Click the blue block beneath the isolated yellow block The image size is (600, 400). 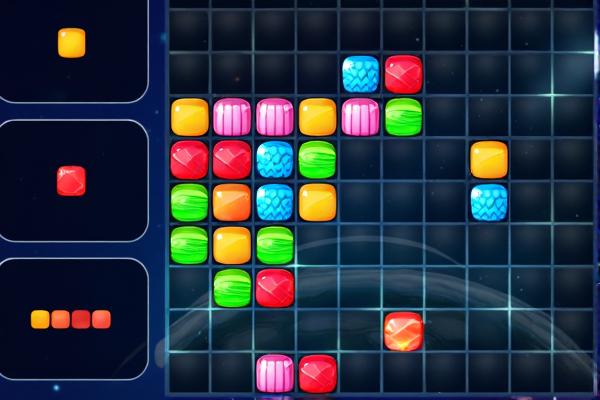click(x=489, y=202)
